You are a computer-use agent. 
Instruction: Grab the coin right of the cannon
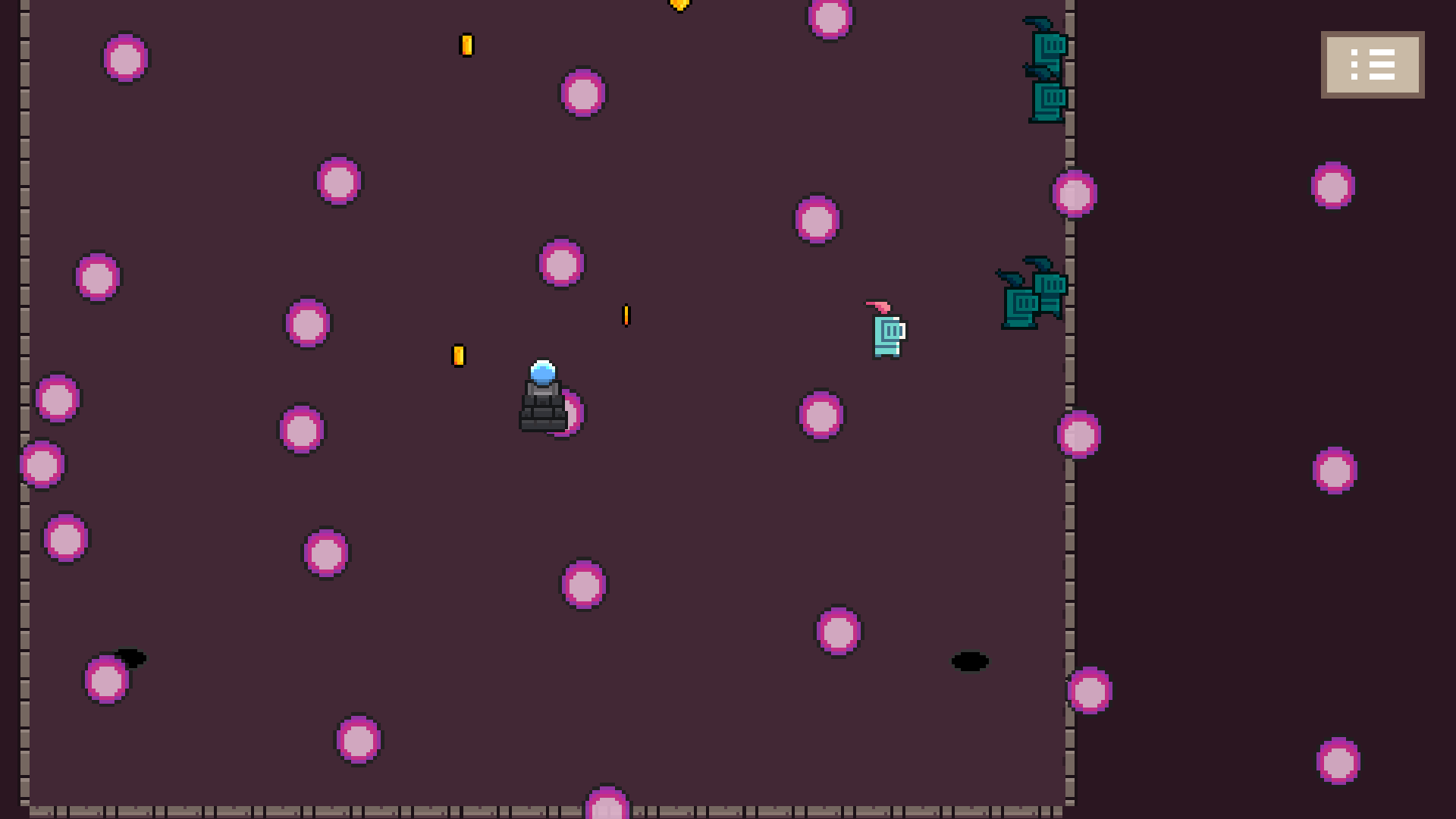click(626, 316)
